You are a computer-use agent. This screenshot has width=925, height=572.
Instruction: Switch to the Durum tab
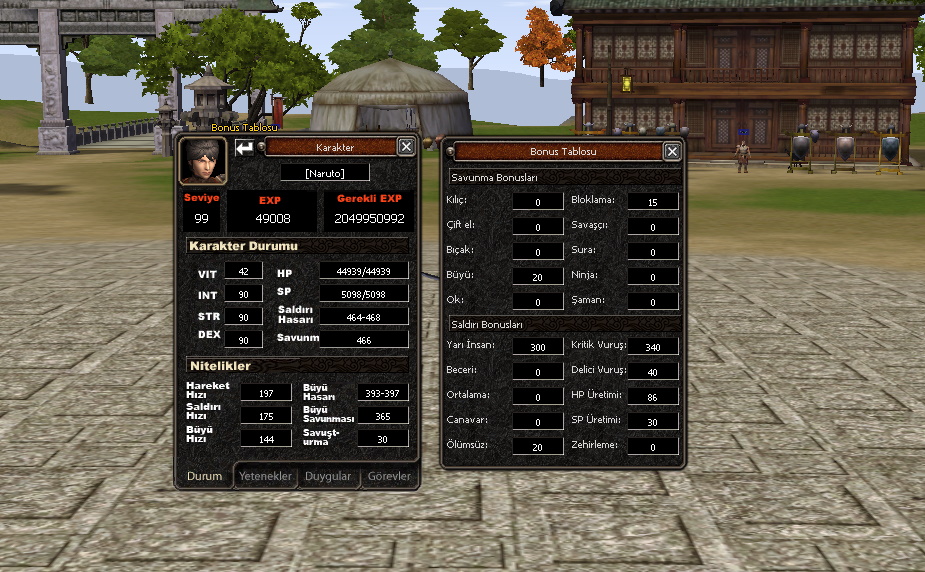(204, 476)
